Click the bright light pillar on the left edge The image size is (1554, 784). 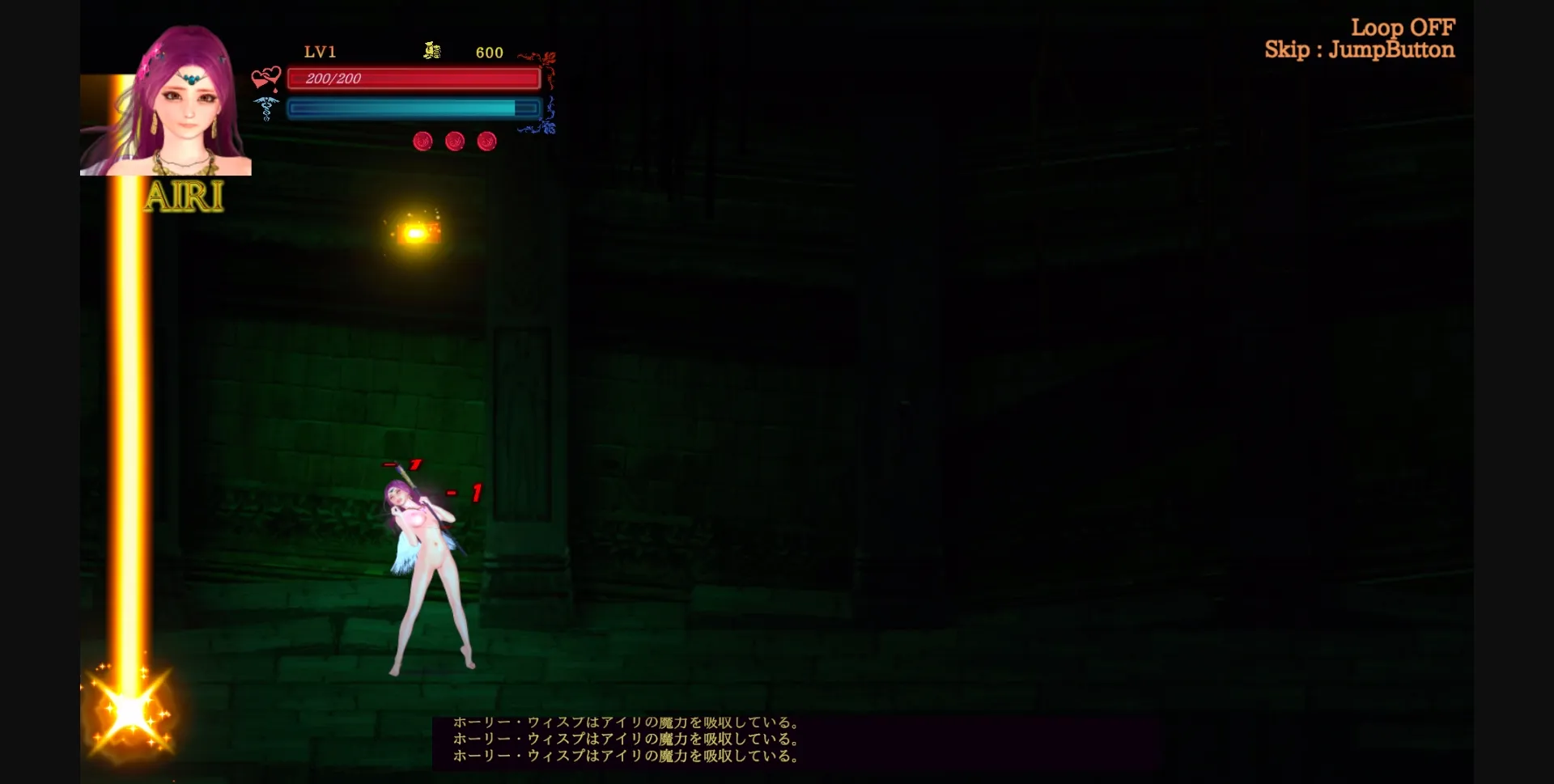128,405
